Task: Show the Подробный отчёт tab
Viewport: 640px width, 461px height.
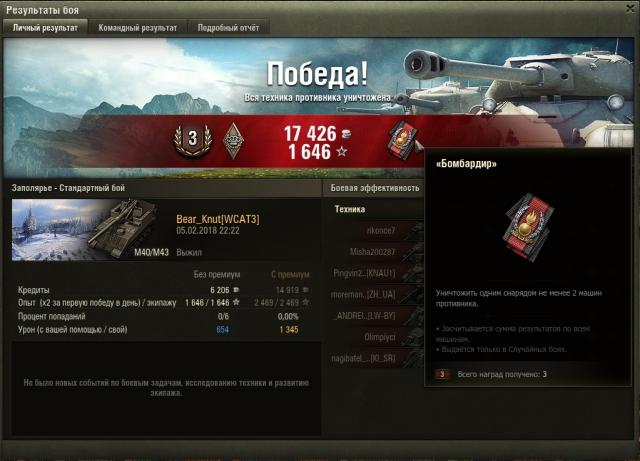Action: [x=229, y=28]
